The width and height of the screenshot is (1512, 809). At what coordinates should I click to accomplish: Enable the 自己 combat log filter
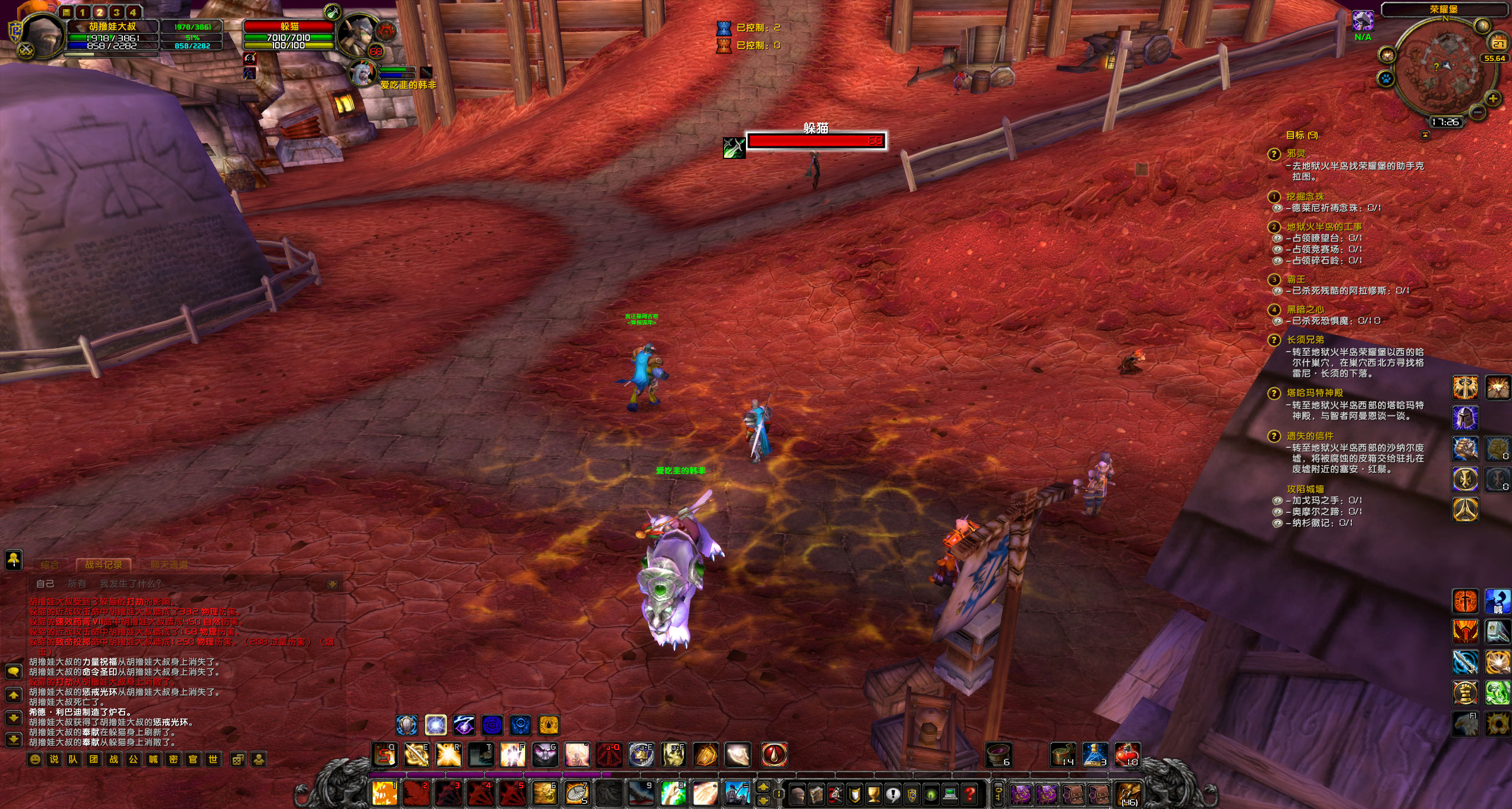point(45,583)
